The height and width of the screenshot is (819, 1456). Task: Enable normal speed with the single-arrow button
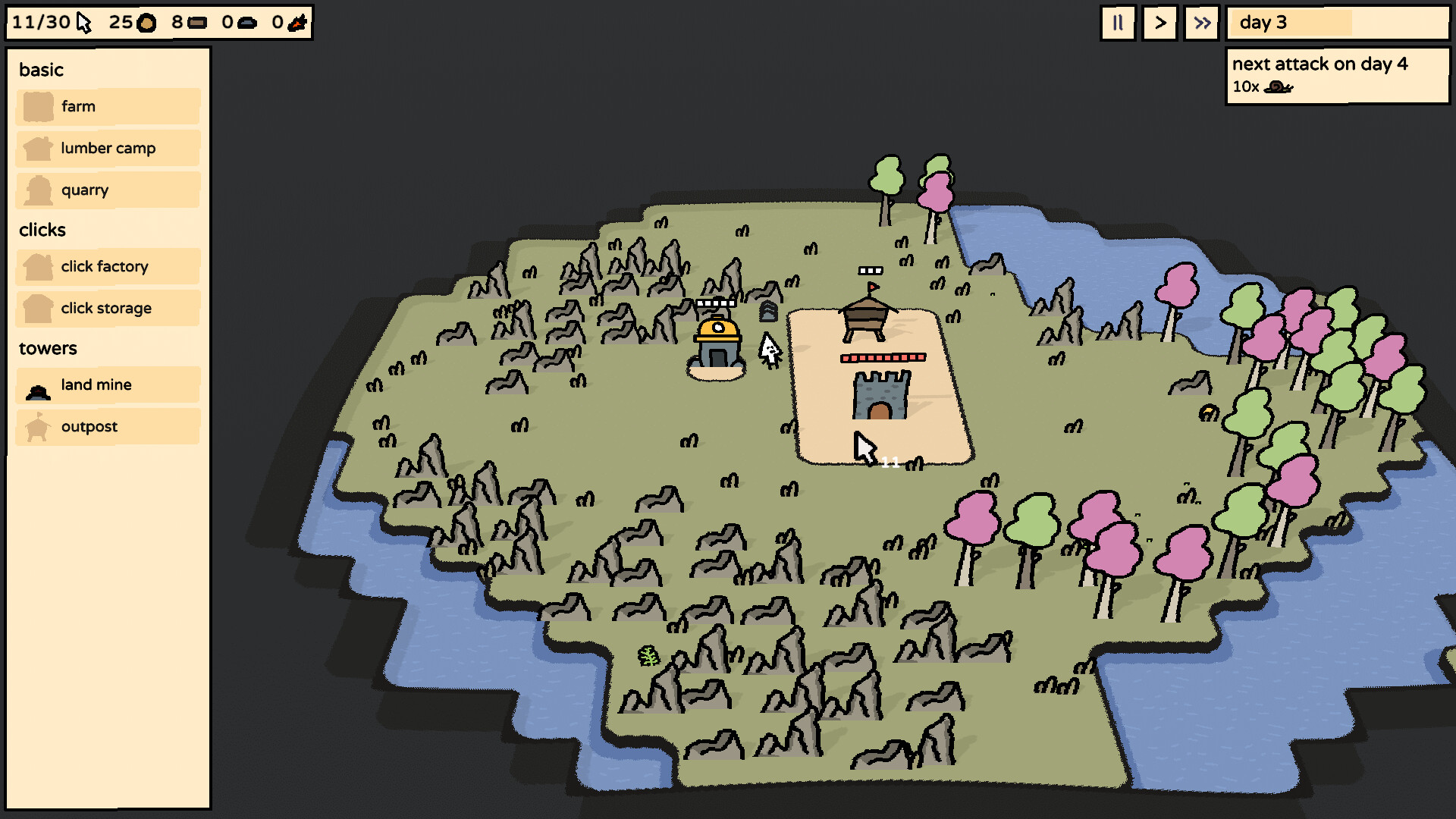coord(1159,23)
